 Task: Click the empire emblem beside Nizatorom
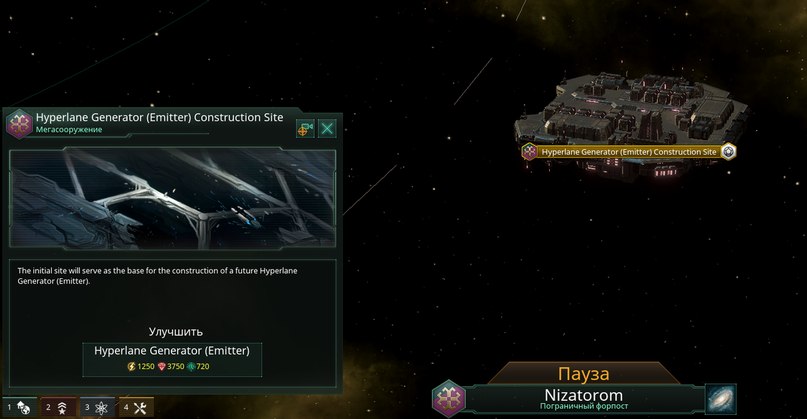(x=448, y=397)
